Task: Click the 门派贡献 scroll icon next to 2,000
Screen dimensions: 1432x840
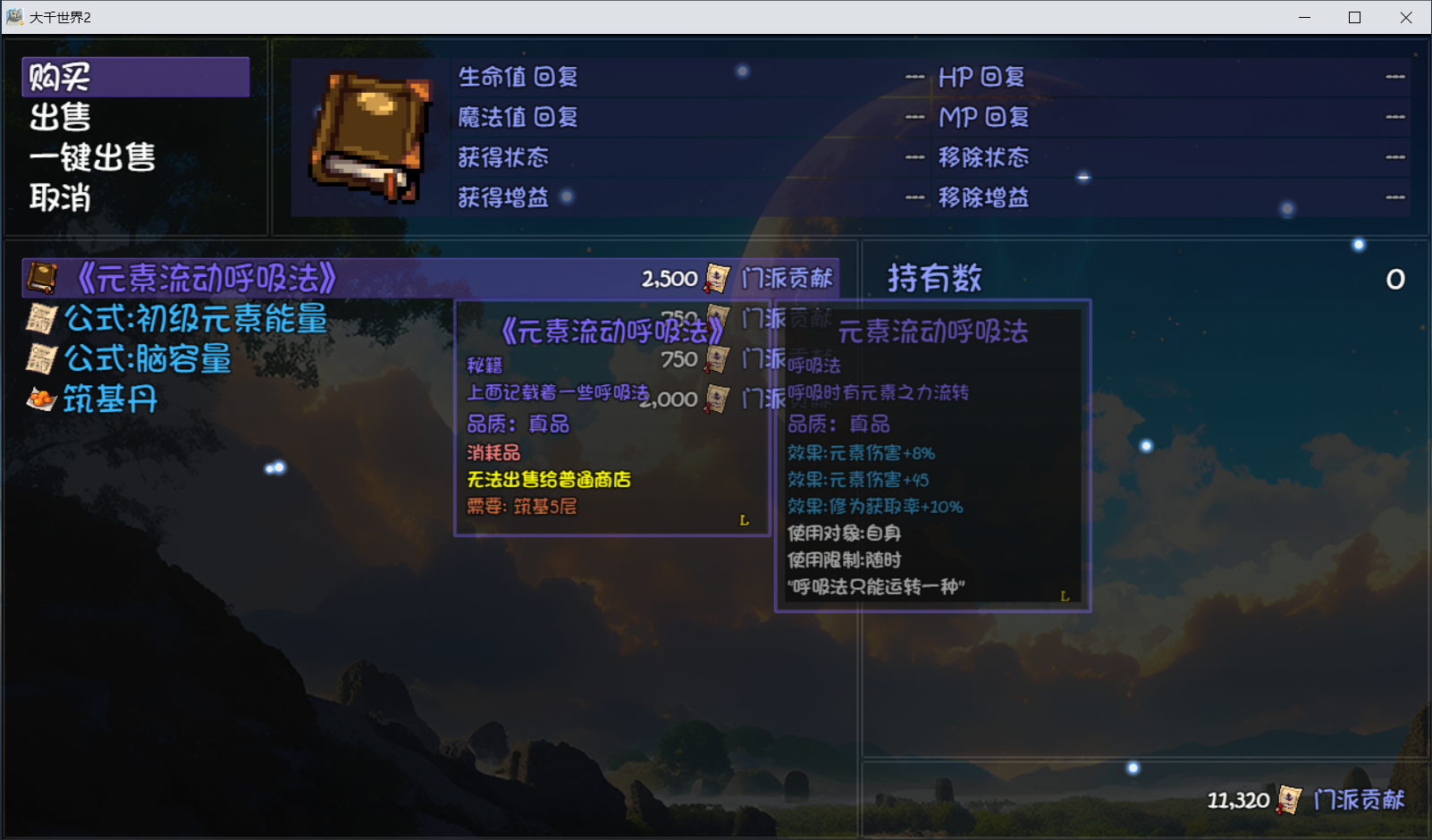Action: click(712, 399)
